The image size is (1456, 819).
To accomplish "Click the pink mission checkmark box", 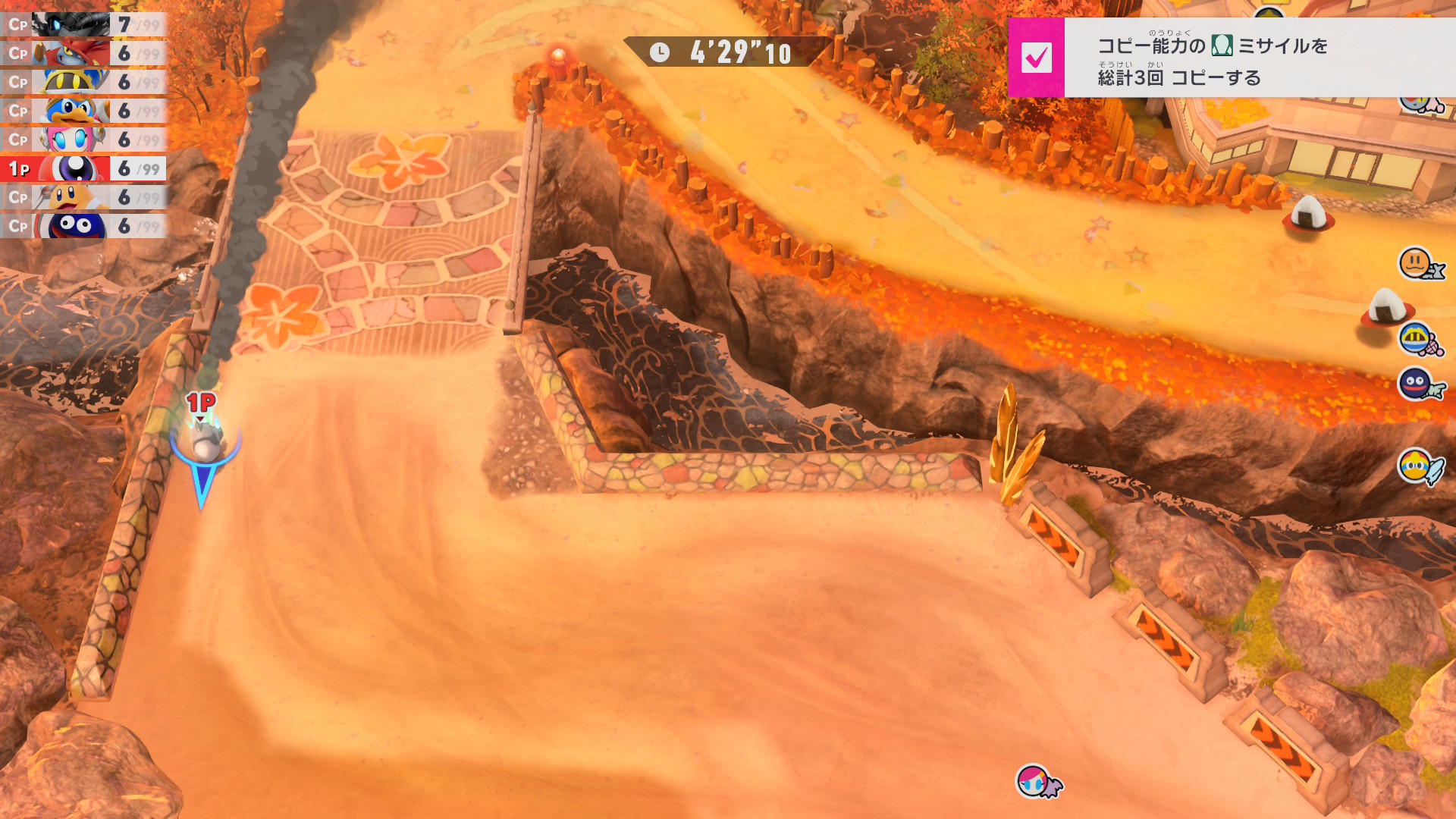I will [1036, 58].
